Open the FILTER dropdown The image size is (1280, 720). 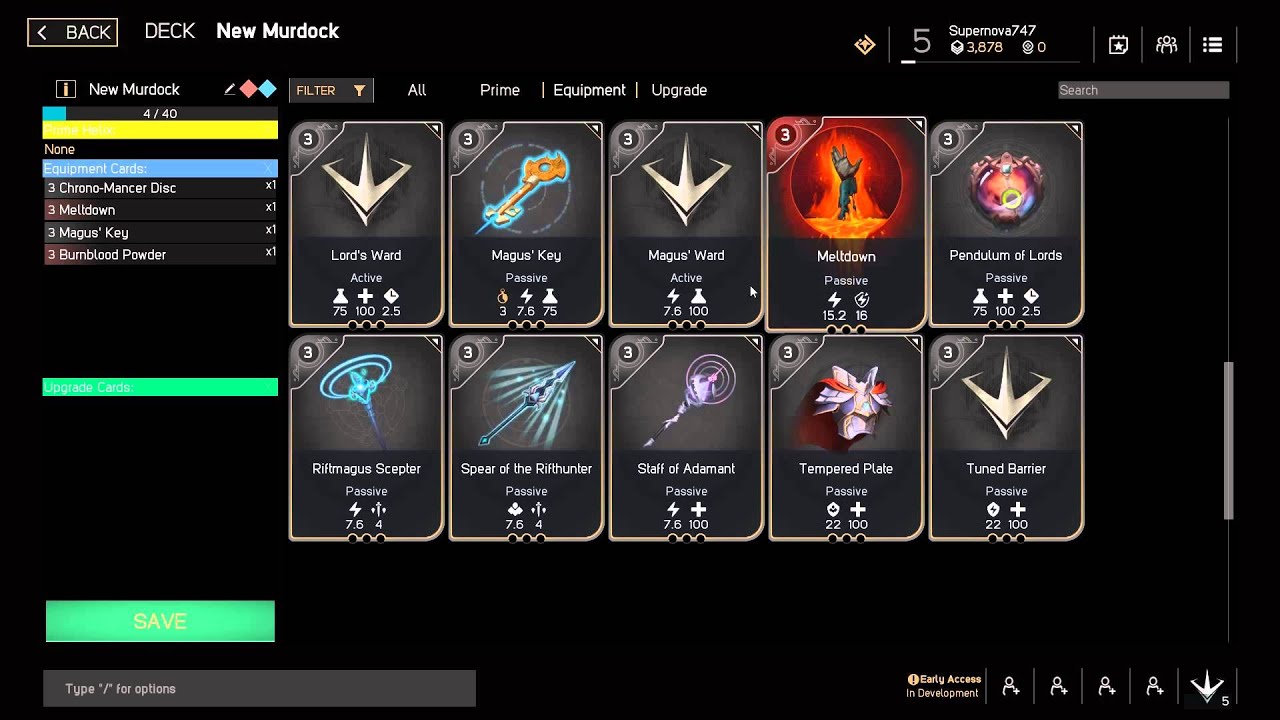pyautogui.click(x=330, y=90)
